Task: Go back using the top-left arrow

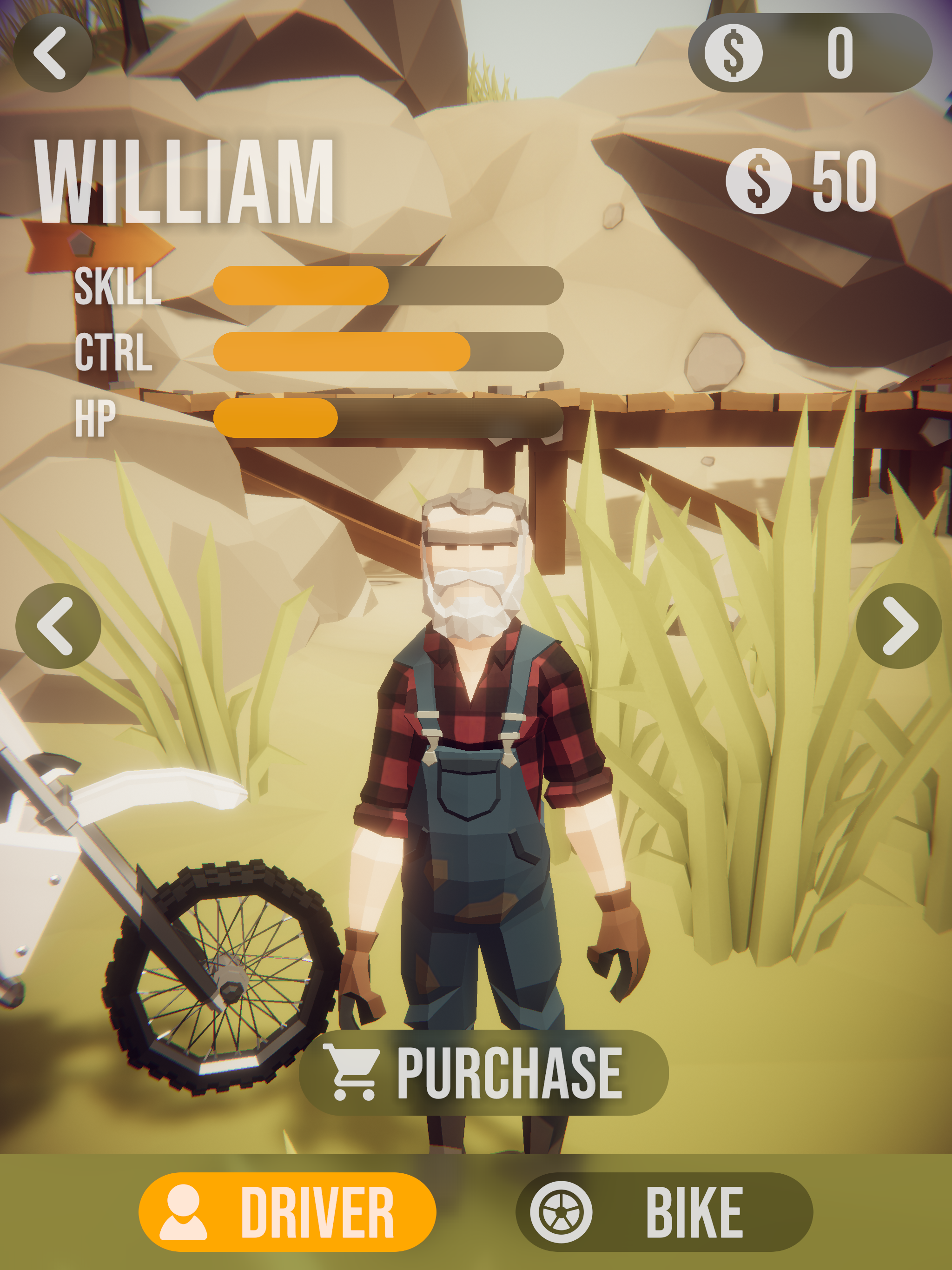Action: pyautogui.click(x=52, y=53)
